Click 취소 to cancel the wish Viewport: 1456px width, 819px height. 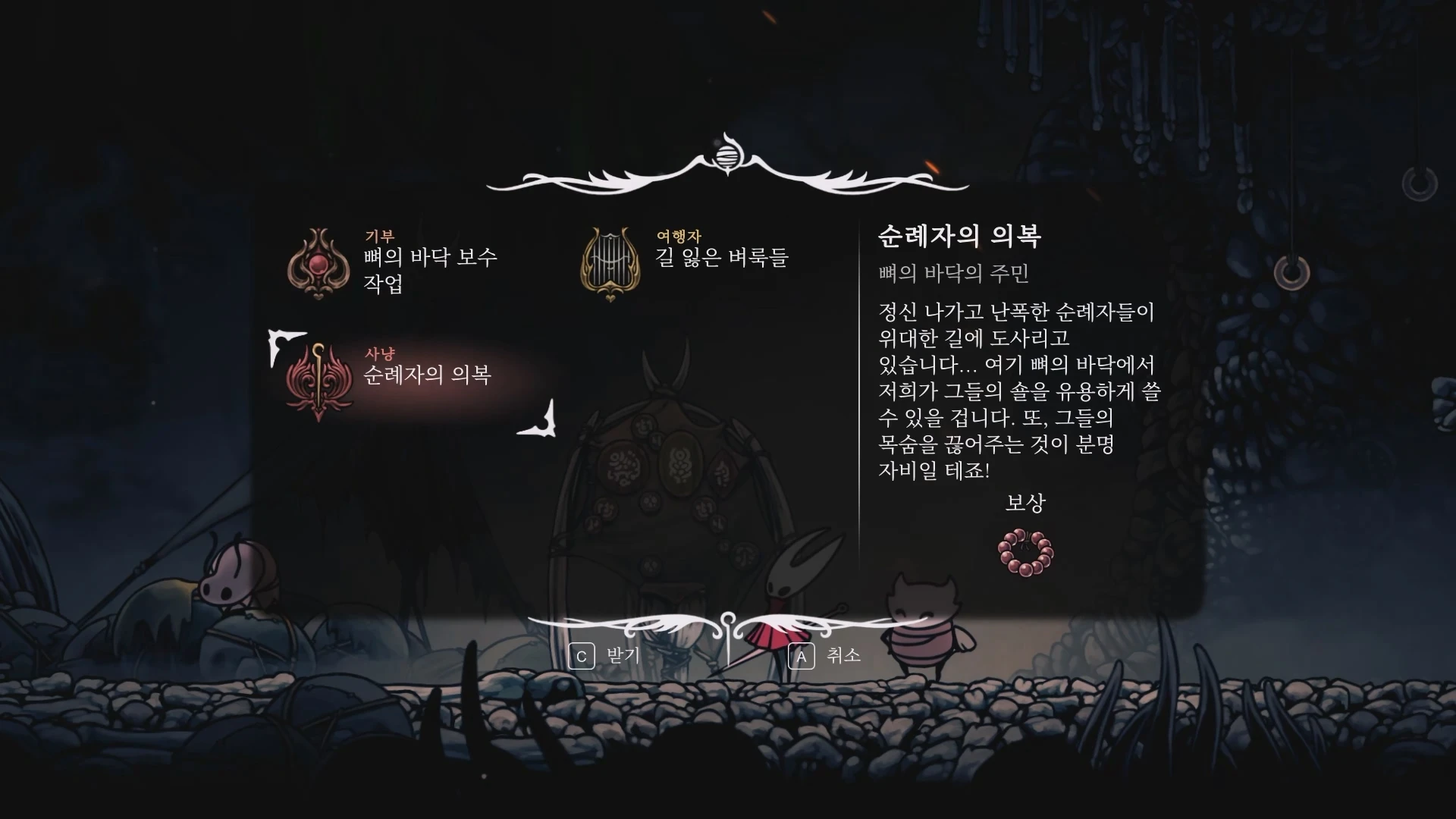[844, 657]
